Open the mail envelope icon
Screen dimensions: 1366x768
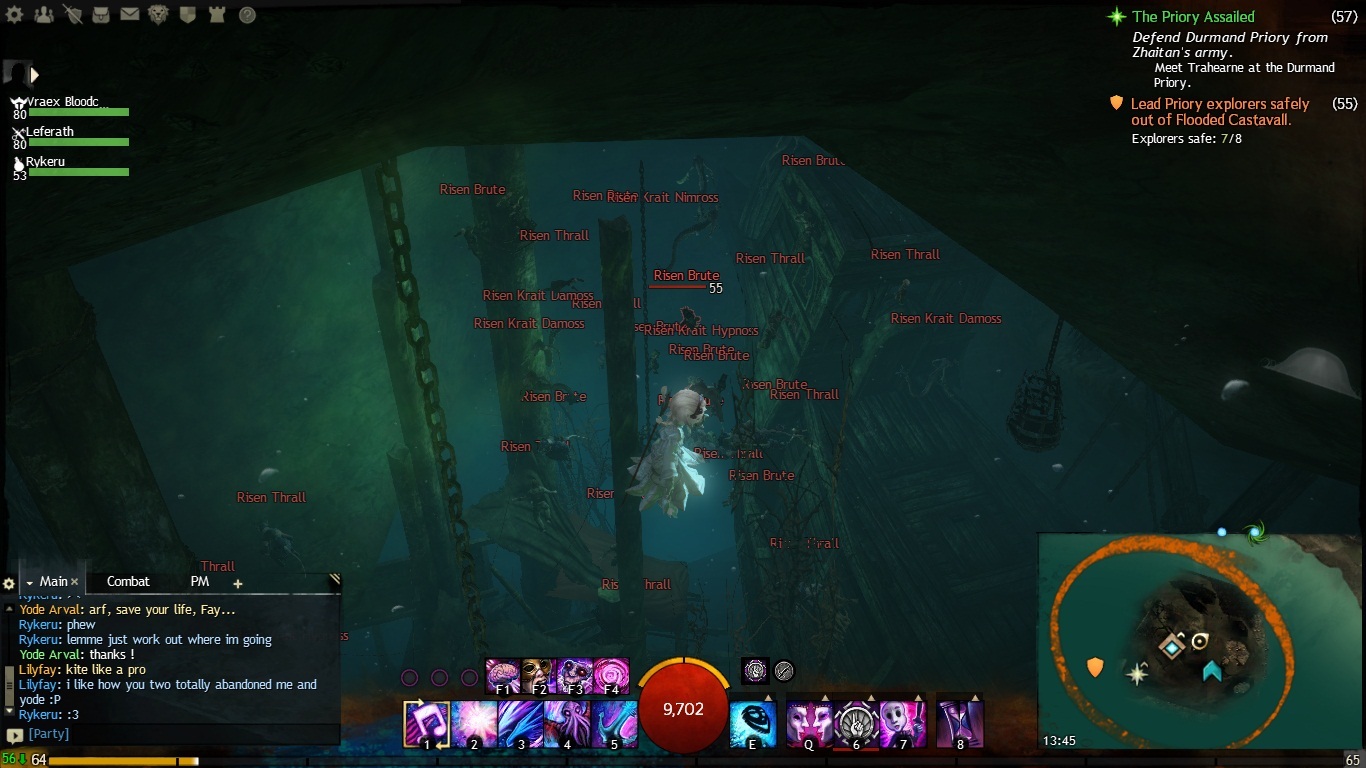point(130,15)
